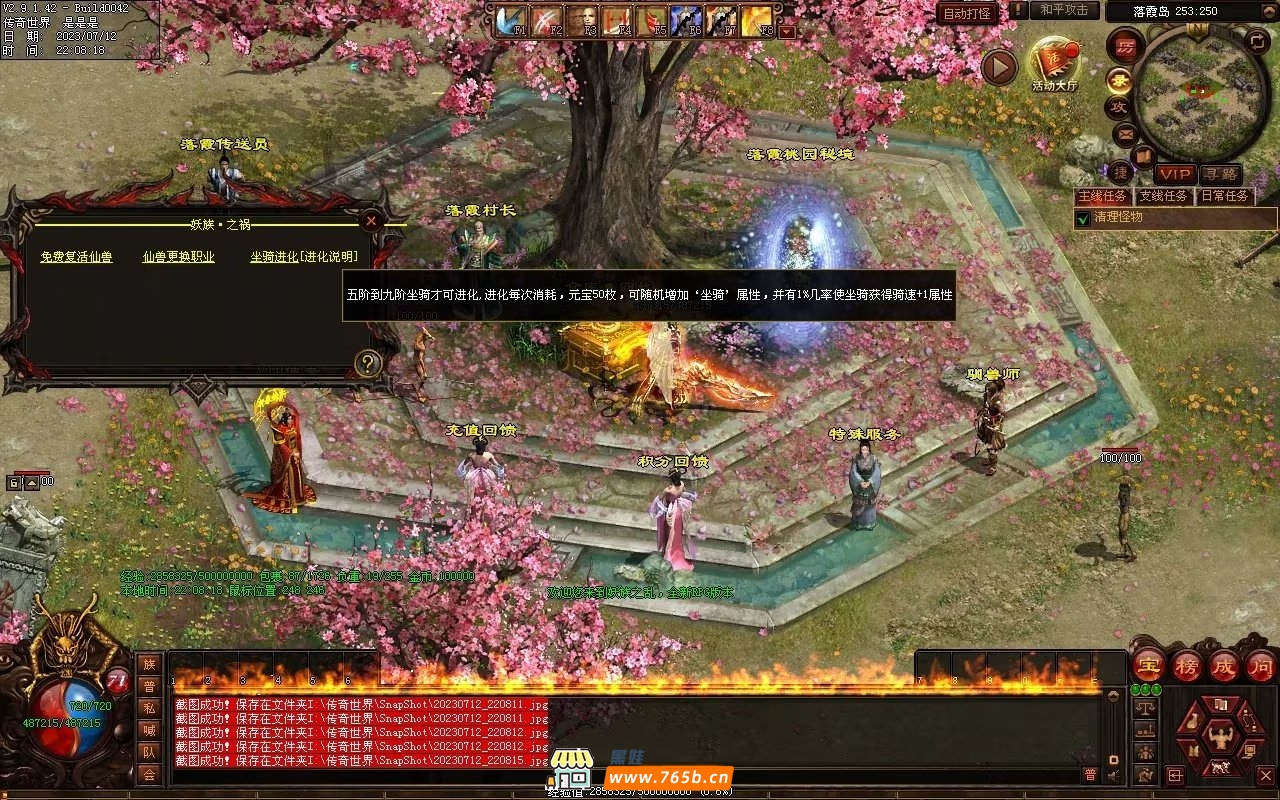Open the VIP panel

coord(1175,175)
